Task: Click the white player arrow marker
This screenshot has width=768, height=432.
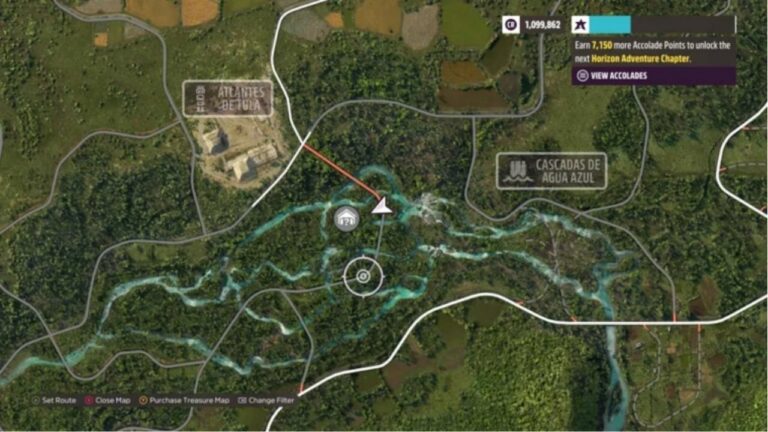Action: pyautogui.click(x=381, y=206)
